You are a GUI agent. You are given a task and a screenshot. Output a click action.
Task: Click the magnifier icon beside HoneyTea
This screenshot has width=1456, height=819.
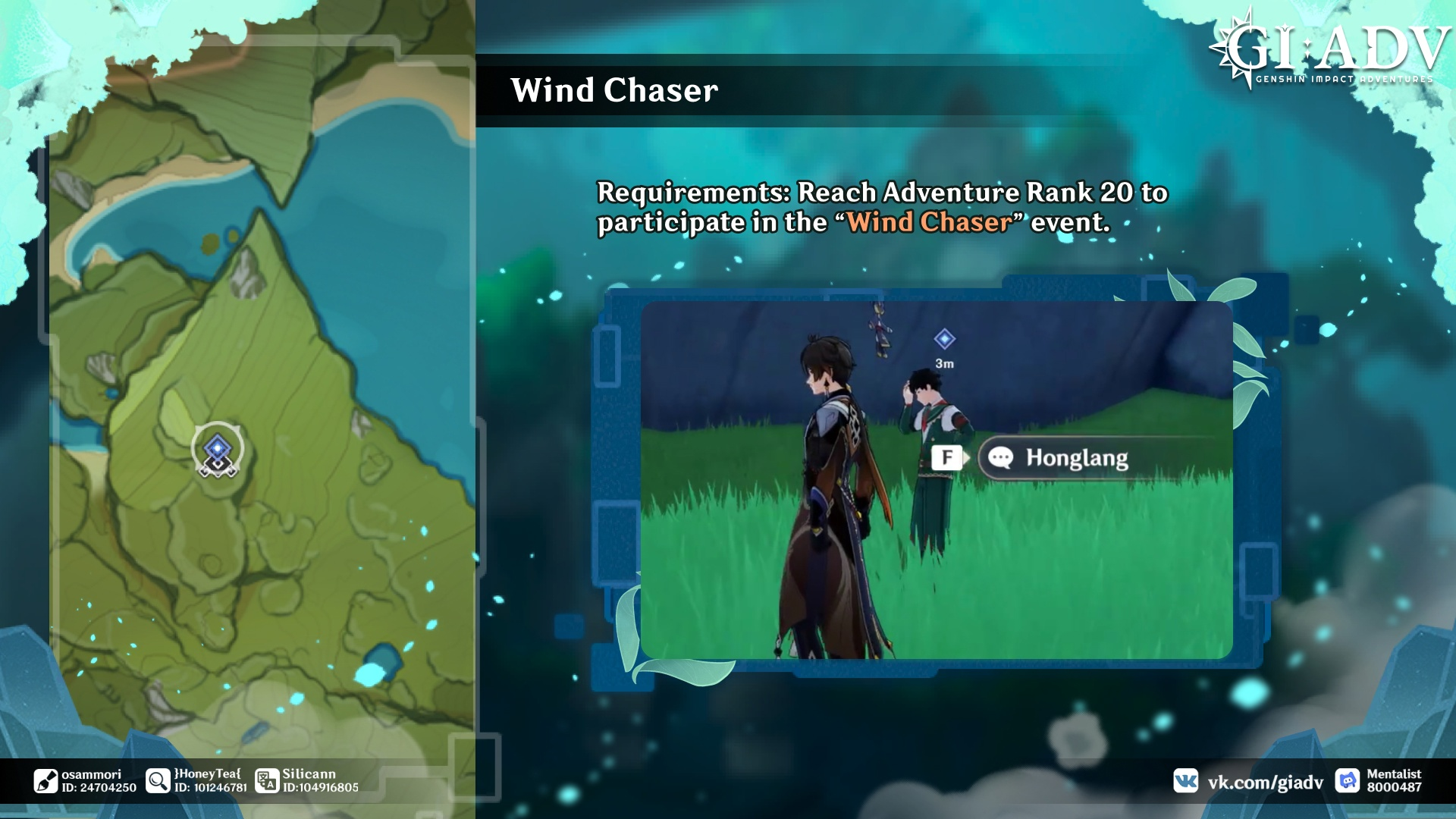157,779
